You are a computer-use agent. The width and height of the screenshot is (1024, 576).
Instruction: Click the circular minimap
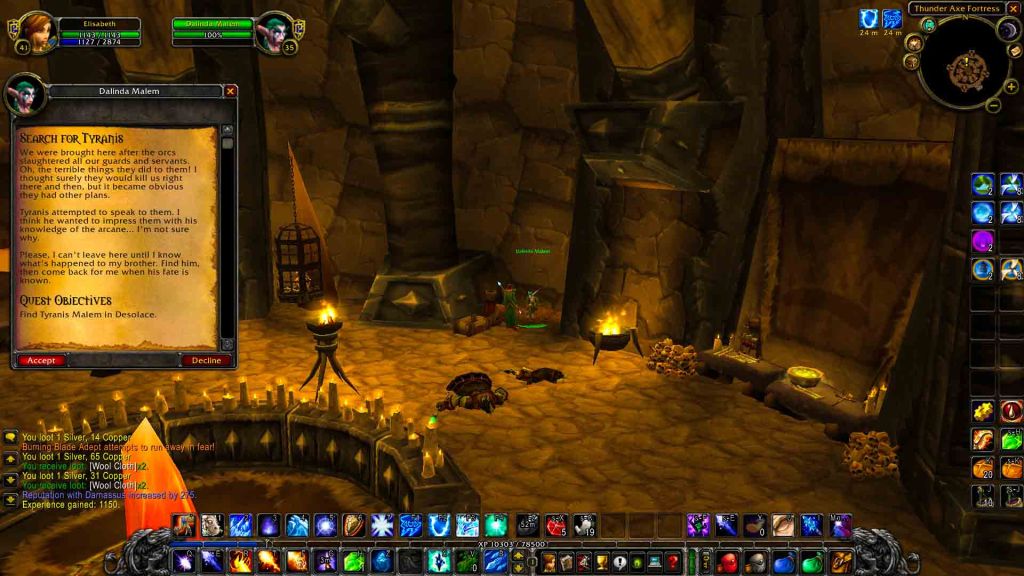click(965, 68)
